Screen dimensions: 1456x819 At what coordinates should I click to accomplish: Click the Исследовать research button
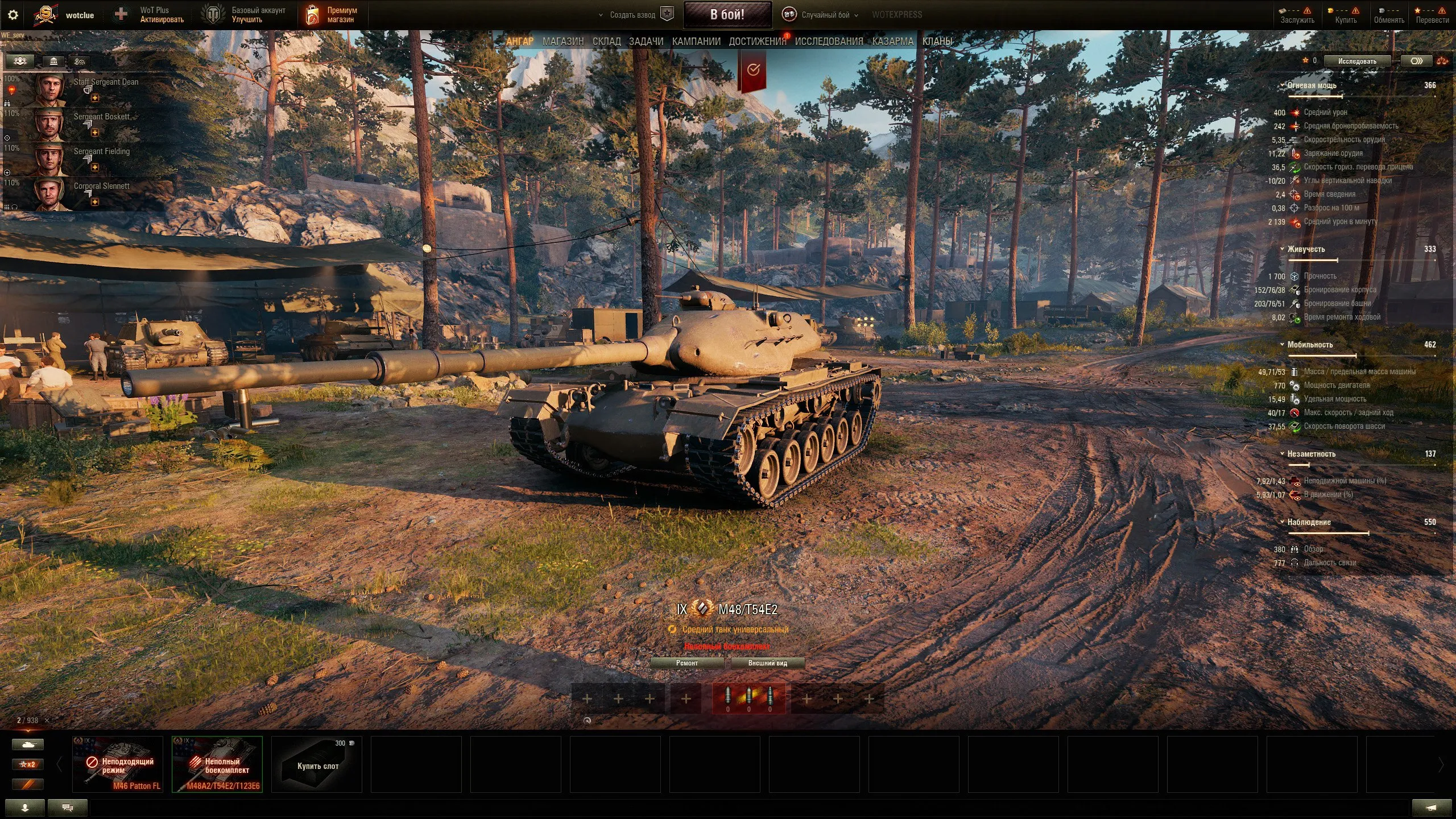coord(1357,61)
